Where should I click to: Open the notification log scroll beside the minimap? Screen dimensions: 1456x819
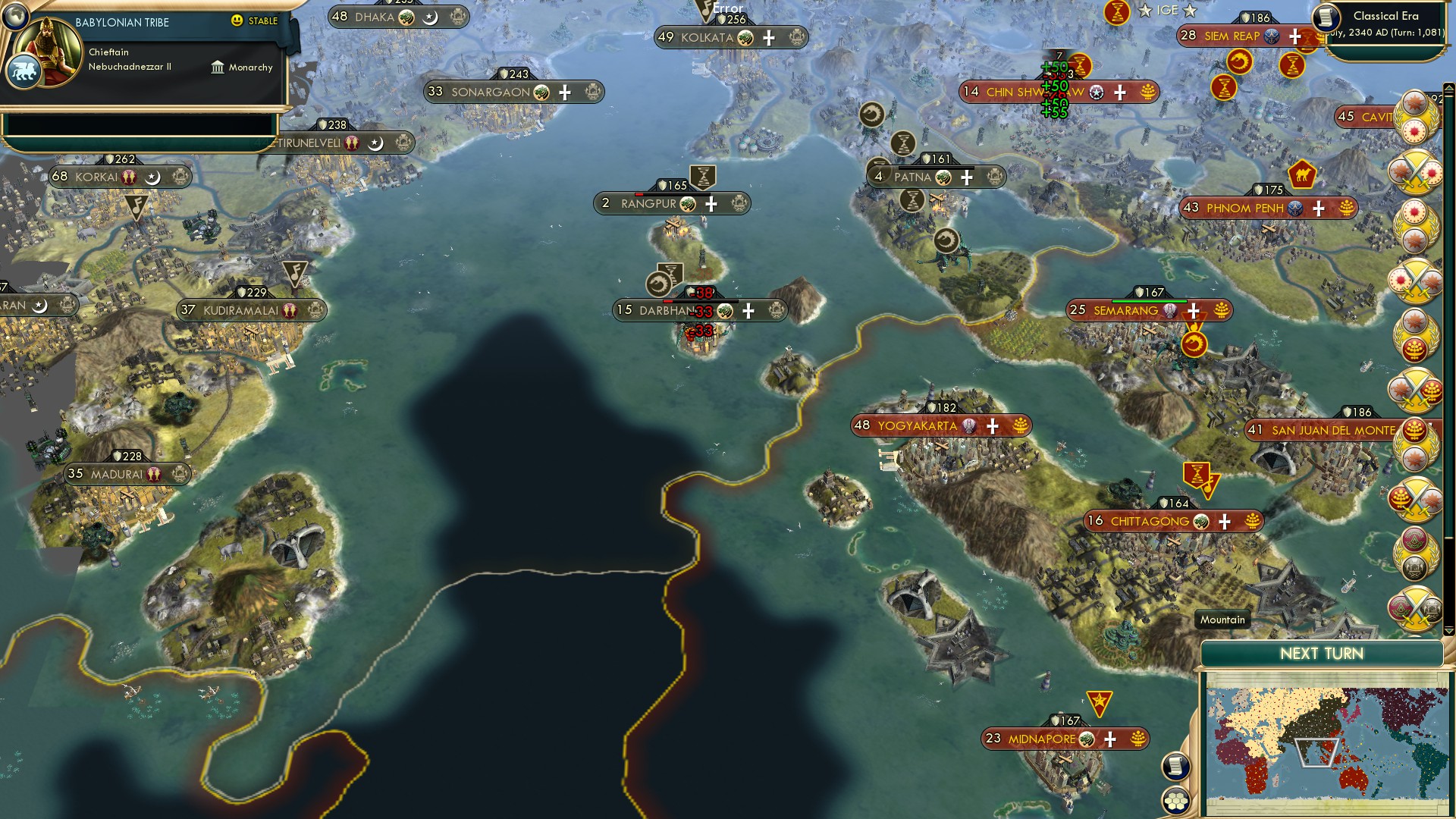[x=1175, y=766]
